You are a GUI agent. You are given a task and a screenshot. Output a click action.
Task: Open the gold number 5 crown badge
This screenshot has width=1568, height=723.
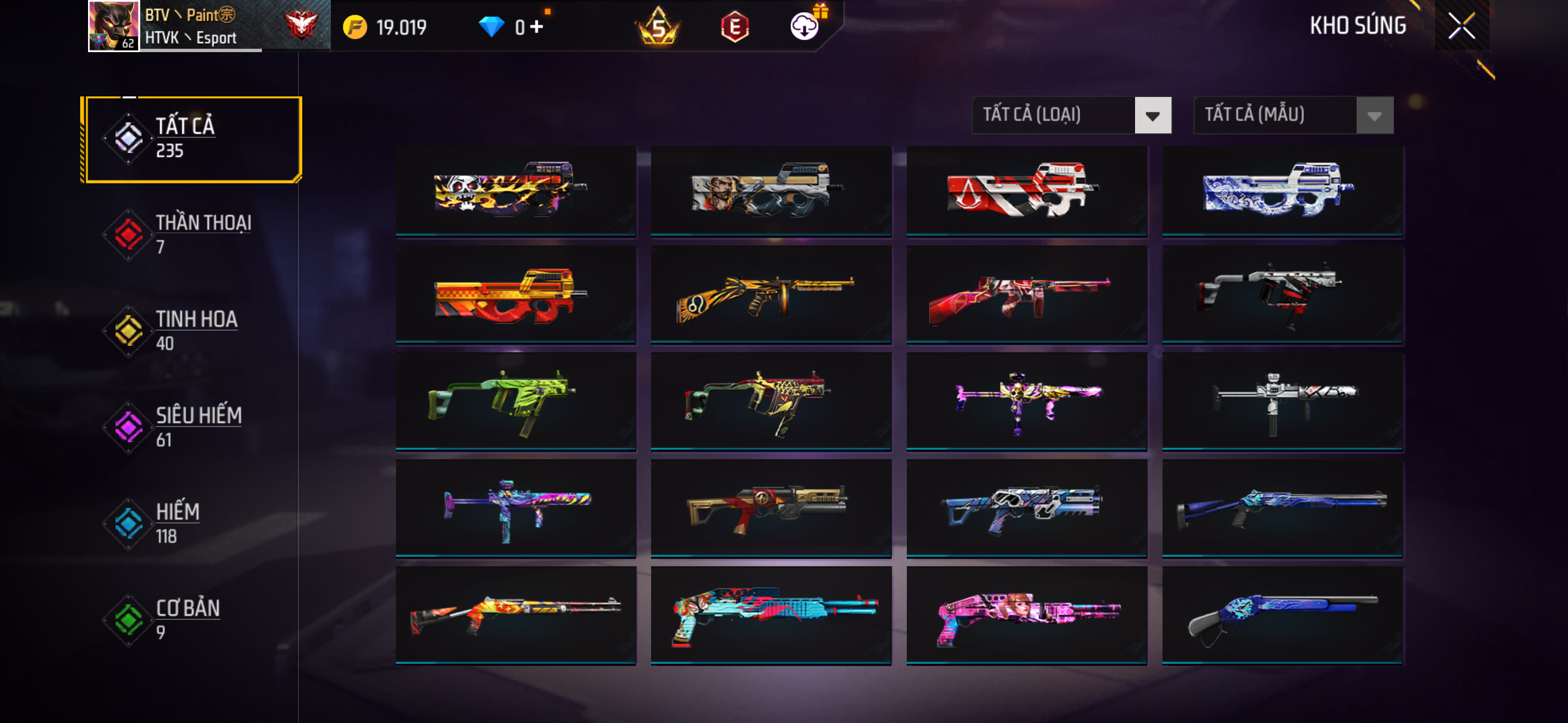point(658,27)
